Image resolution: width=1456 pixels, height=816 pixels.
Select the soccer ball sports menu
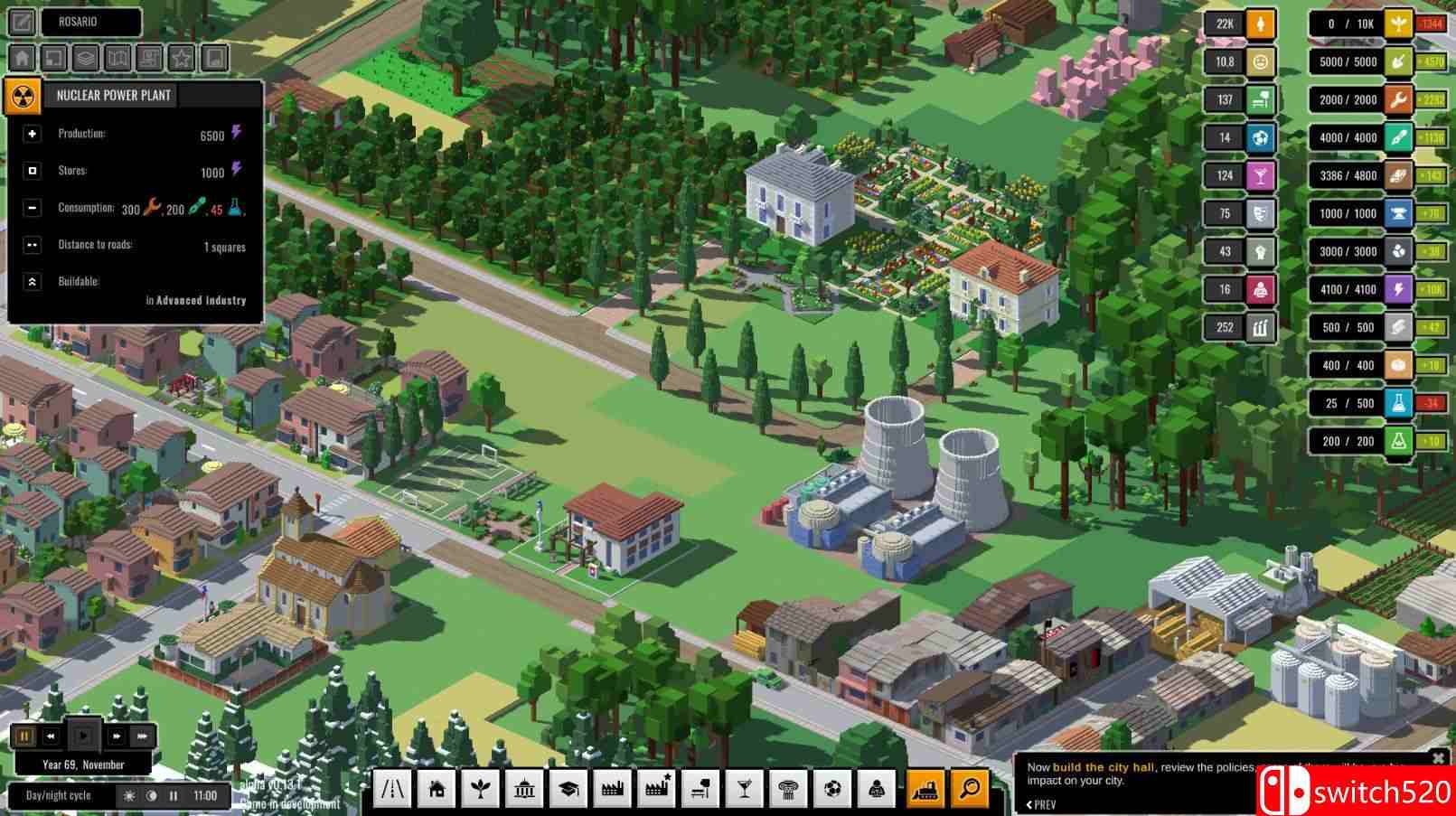tap(832, 788)
